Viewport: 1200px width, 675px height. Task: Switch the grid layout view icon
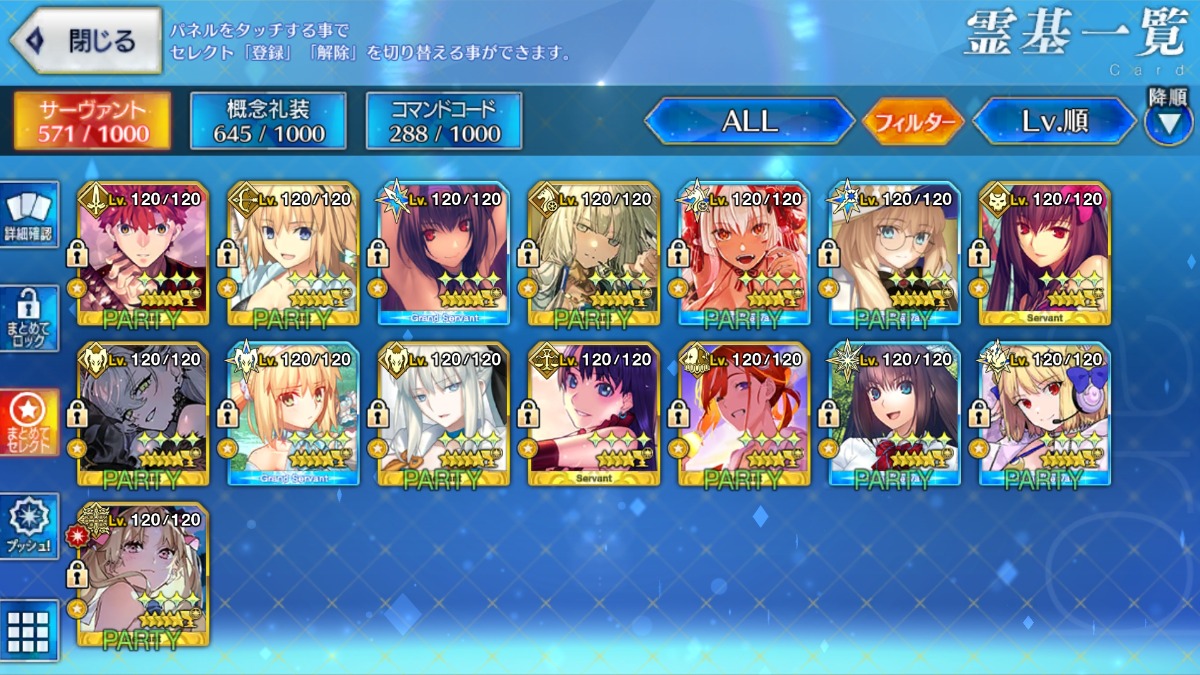(x=28, y=630)
